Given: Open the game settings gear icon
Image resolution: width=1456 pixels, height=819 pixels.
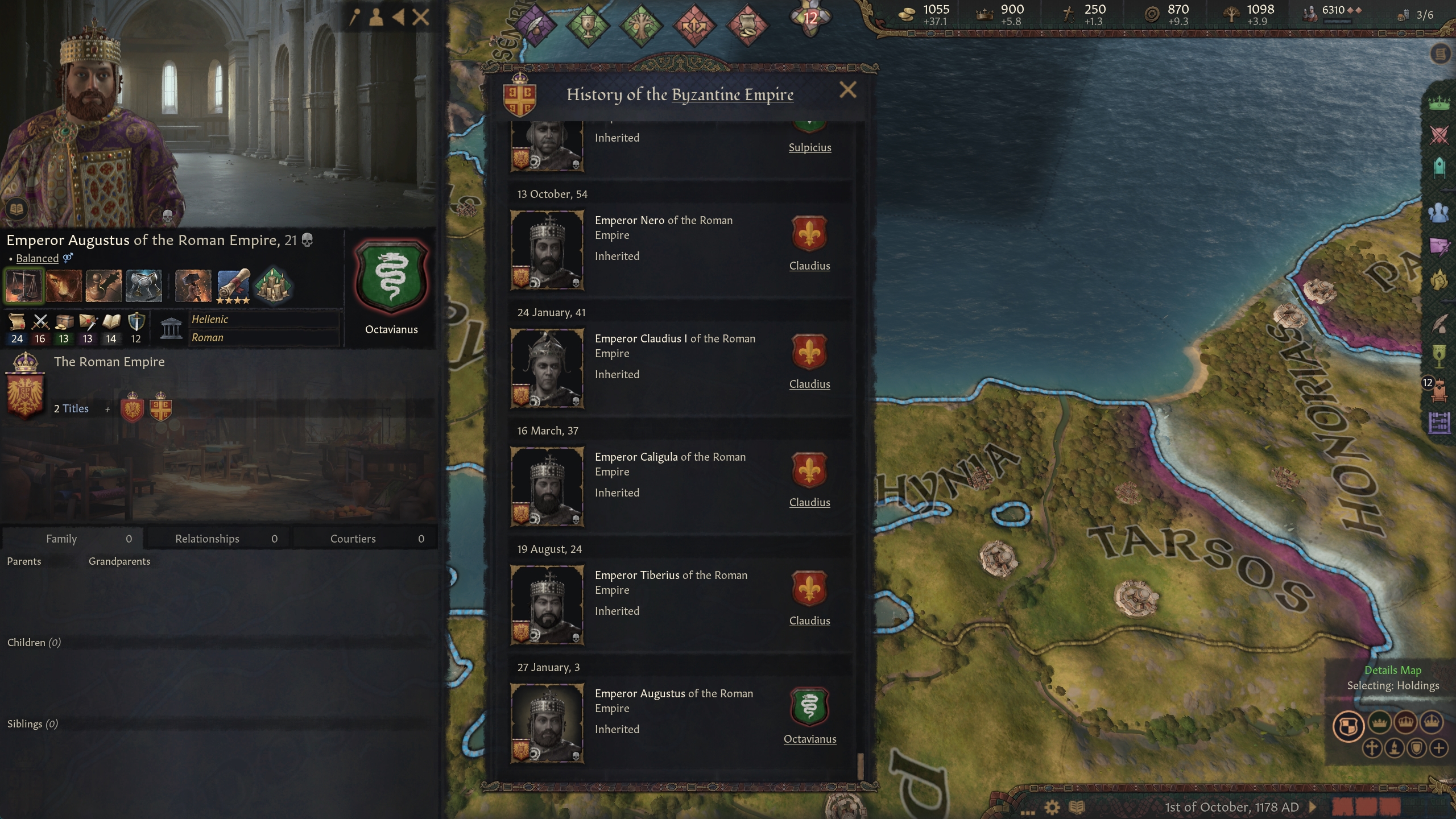Looking at the screenshot, I should pos(1052,807).
